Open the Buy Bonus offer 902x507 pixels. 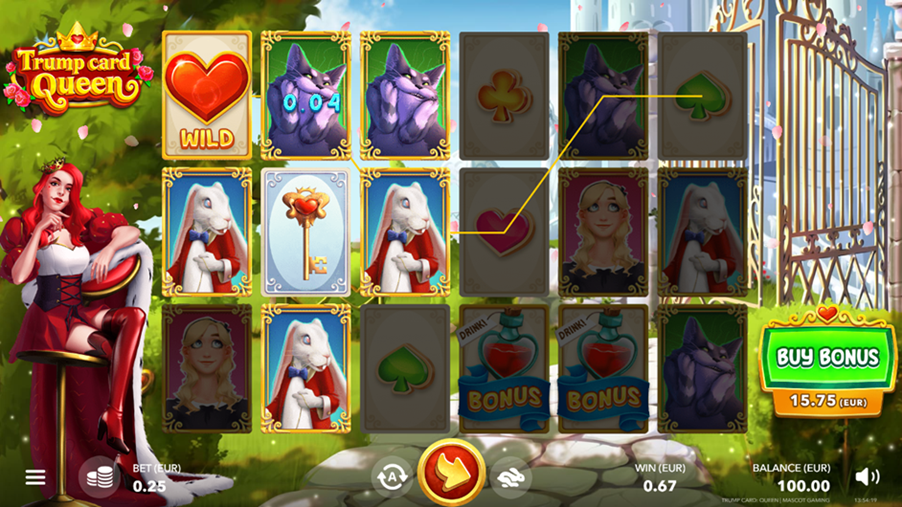(x=825, y=359)
